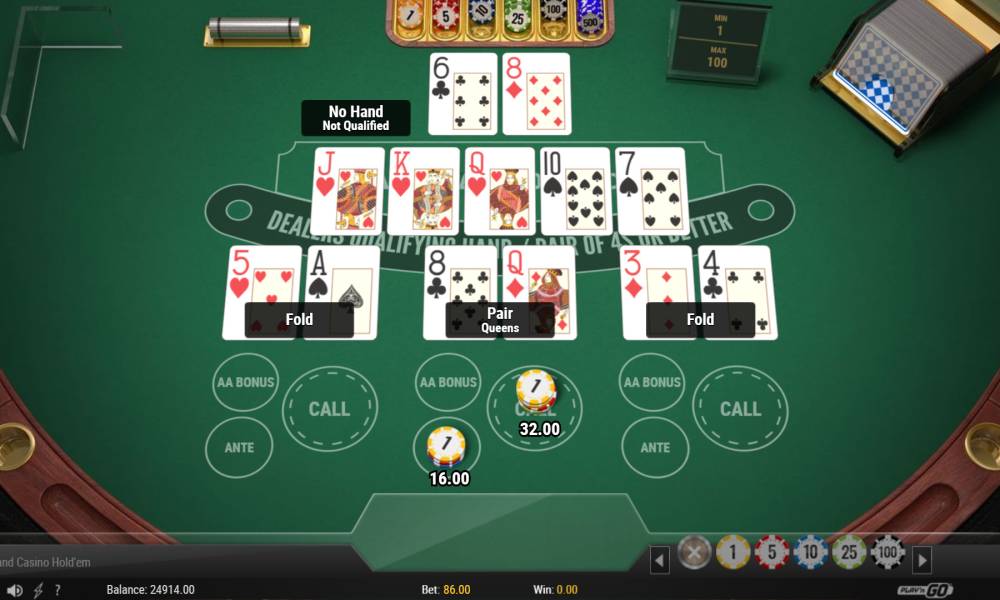This screenshot has width=1000, height=600.
Task: Select the 1 value chip
Action: pyautogui.click(x=733, y=551)
